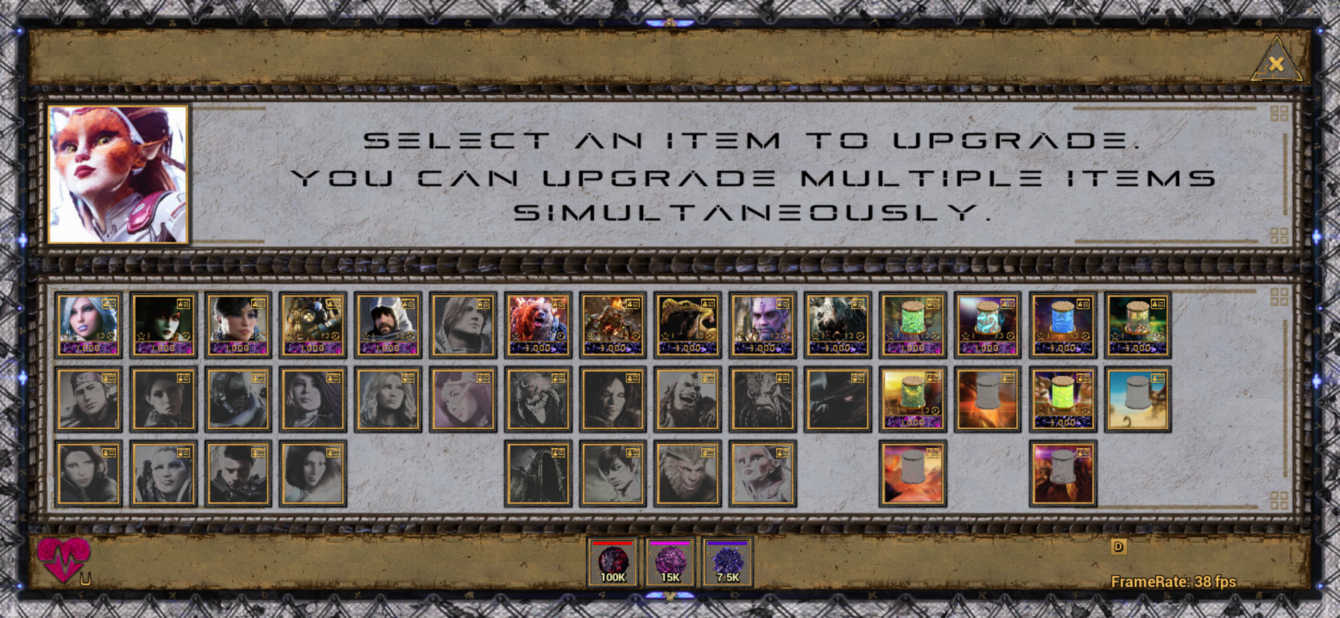Choose the green-faced woman card

163,324
